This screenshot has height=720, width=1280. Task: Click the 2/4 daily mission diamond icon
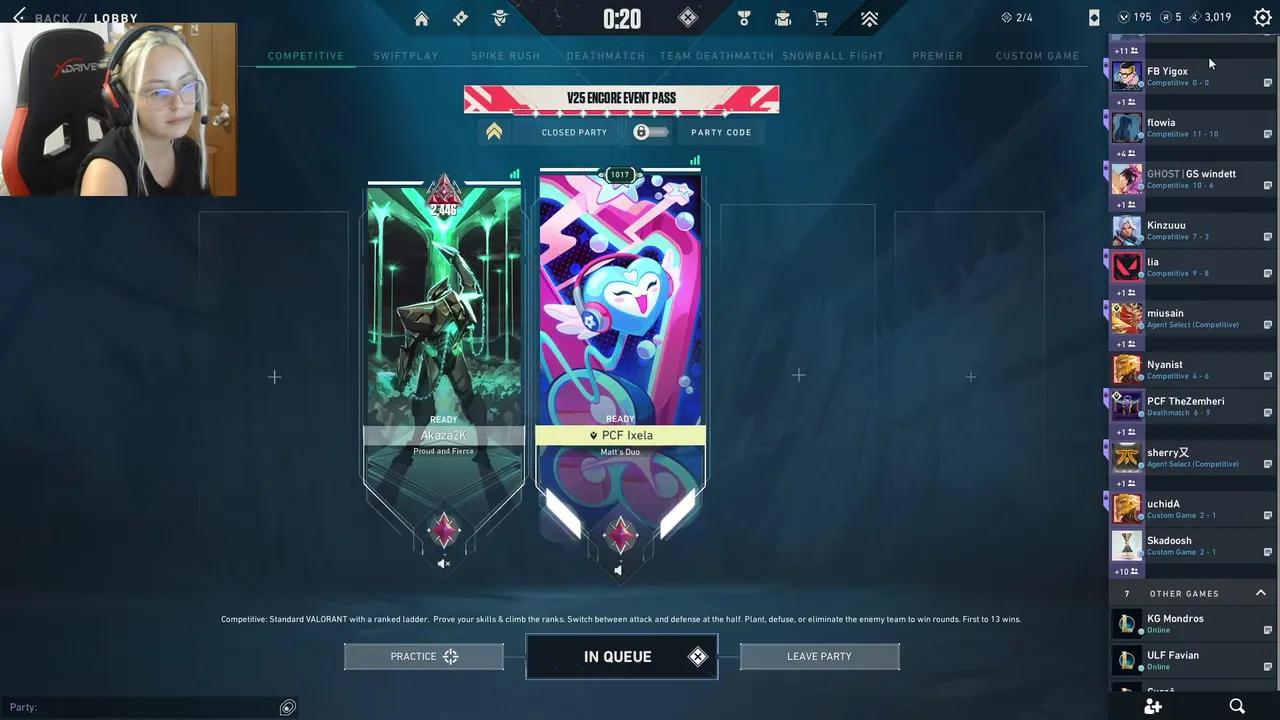1005,17
